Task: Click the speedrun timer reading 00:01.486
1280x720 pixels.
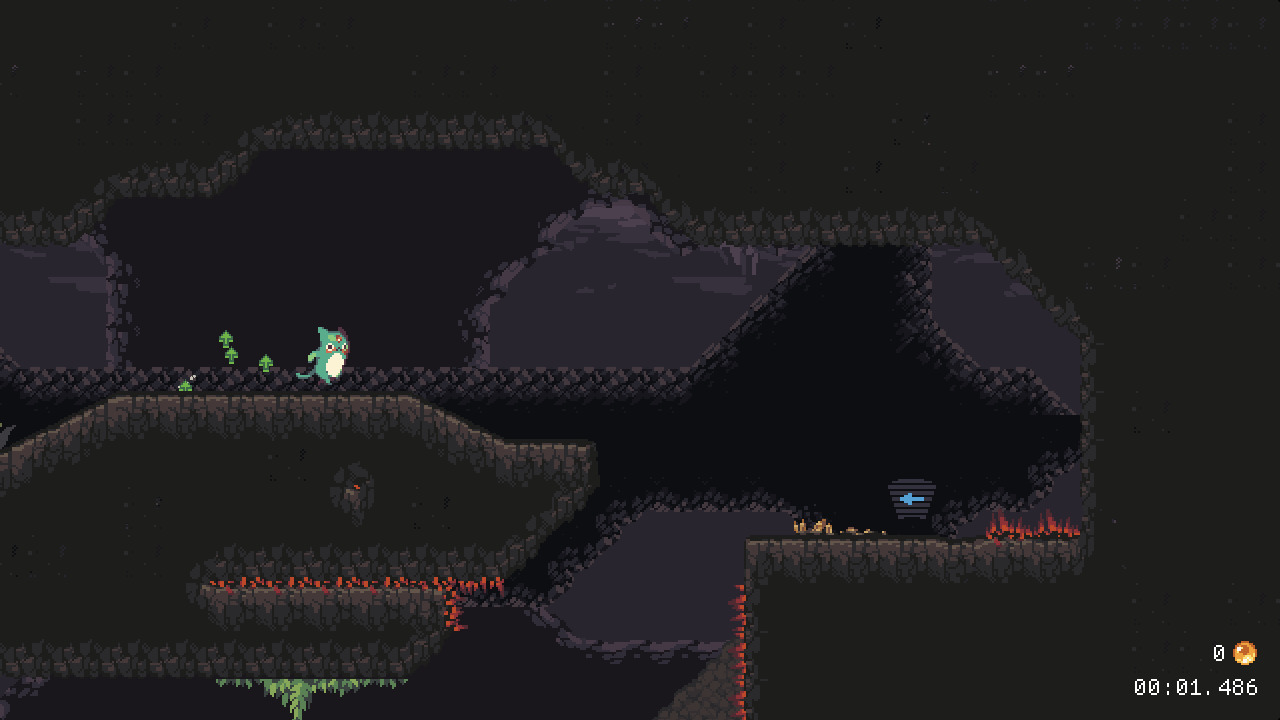Action: pyautogui.click(x=1196, y=687)
